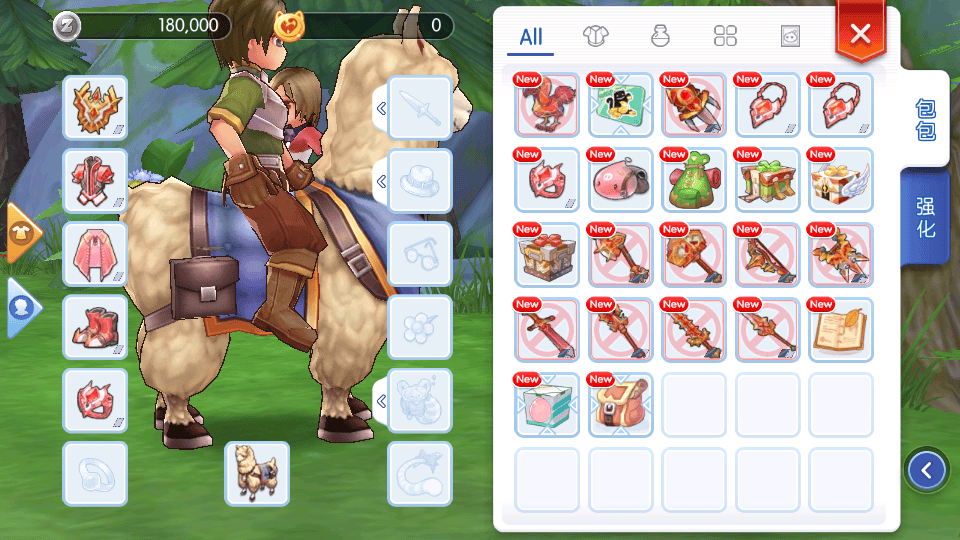Screen dimensions: 960x540
Task: Click the orange shirt arrow on left edge
Action: [x=23, y=233]
